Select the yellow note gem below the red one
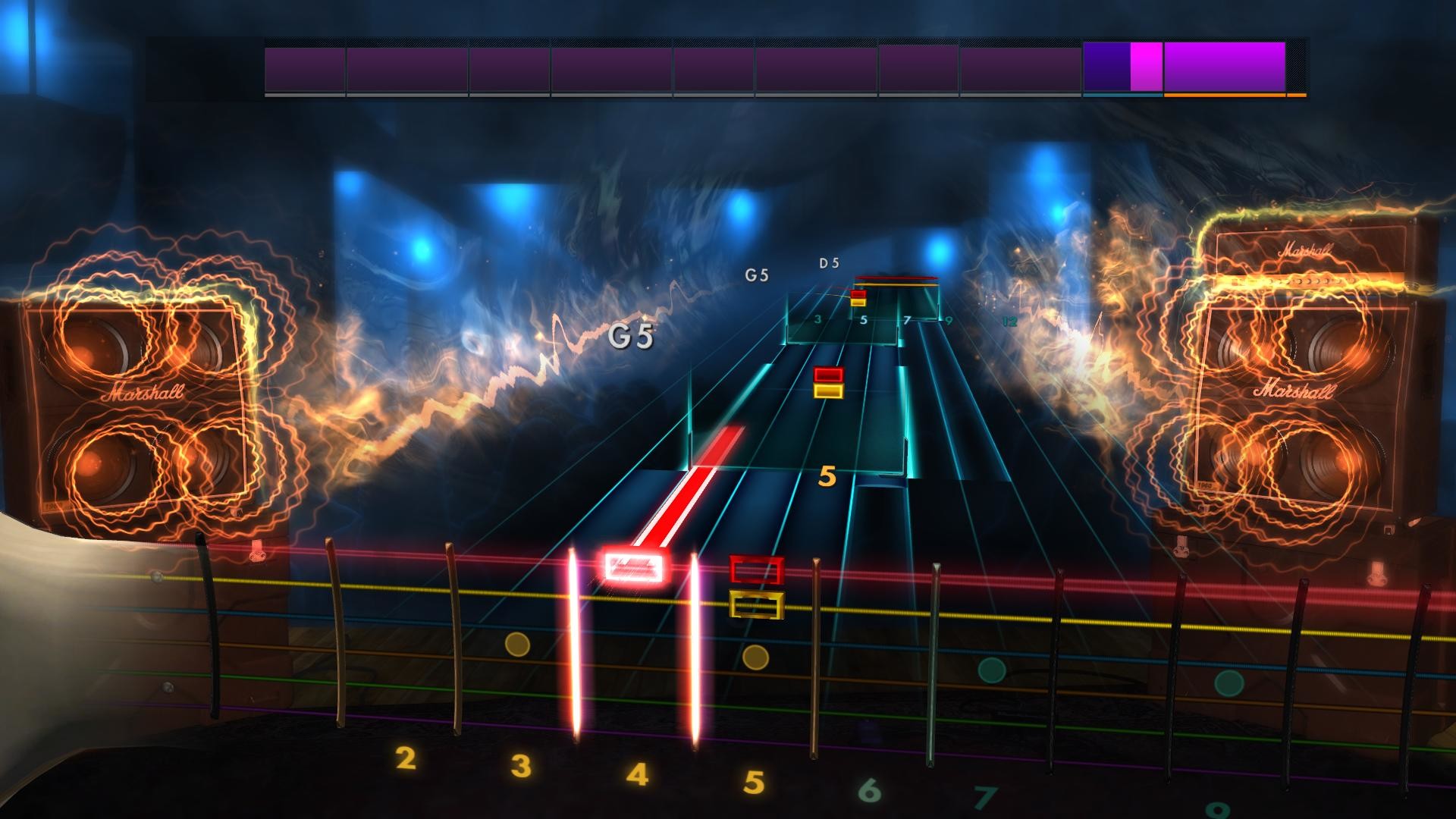Image resolution: width=1456 pixels, height=819 pixels. click(x=828, y=391)
